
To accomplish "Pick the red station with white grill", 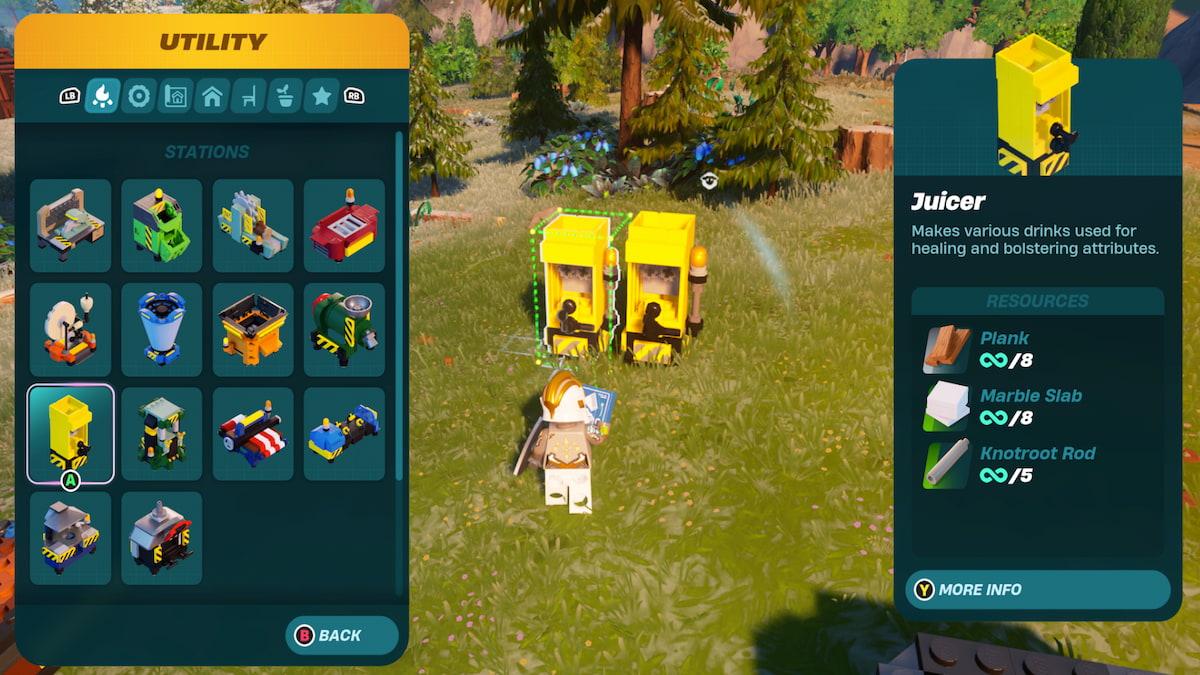I will coord(344,225).
